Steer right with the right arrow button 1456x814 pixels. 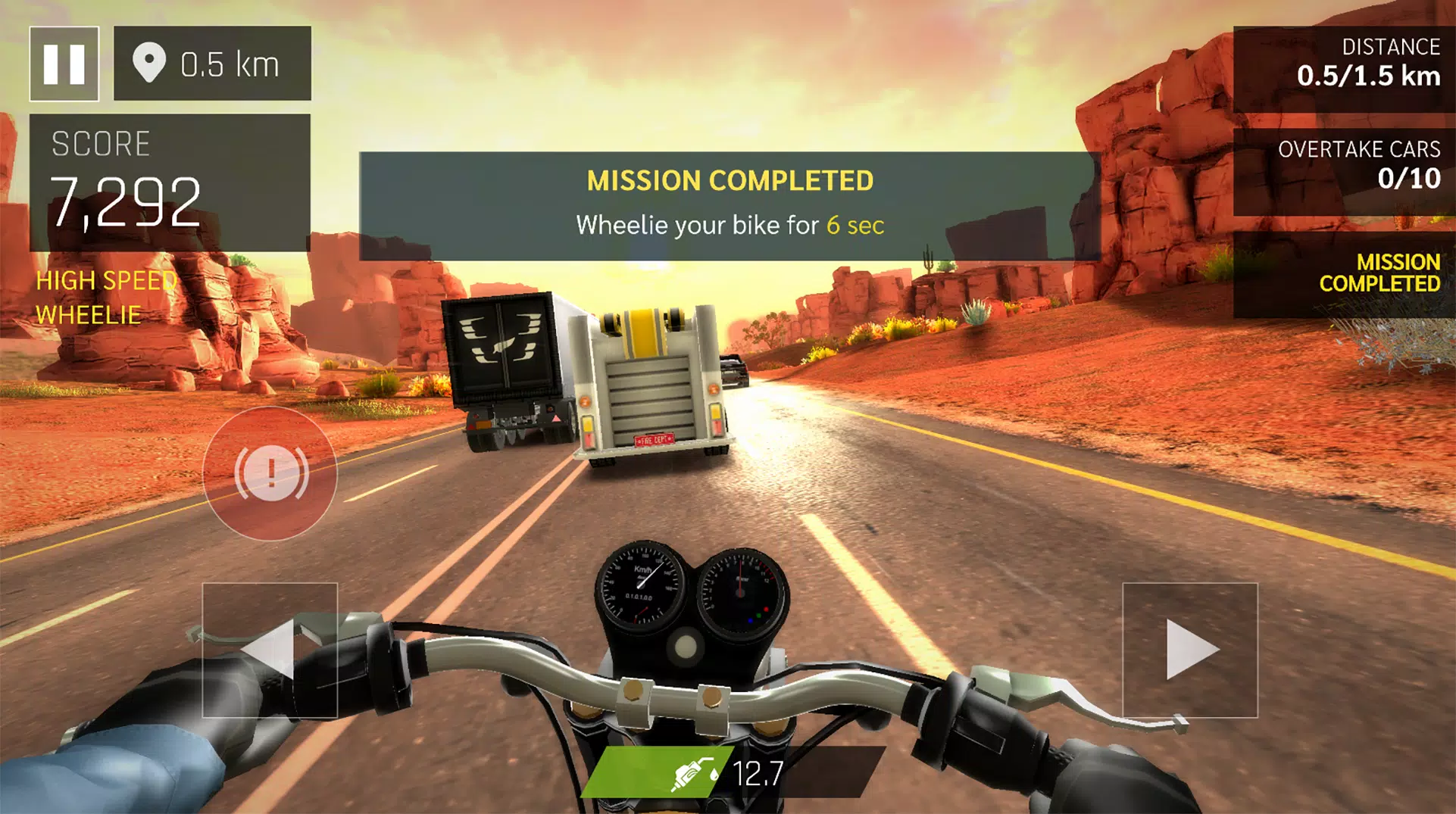1189,650
